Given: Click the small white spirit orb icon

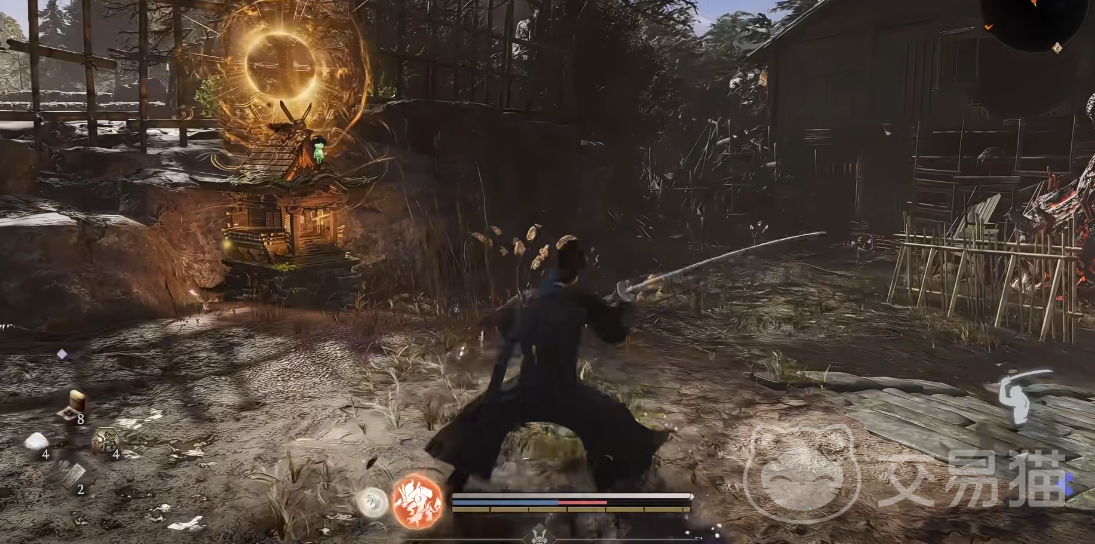Looking at the screenshot, I should (372, 501).
